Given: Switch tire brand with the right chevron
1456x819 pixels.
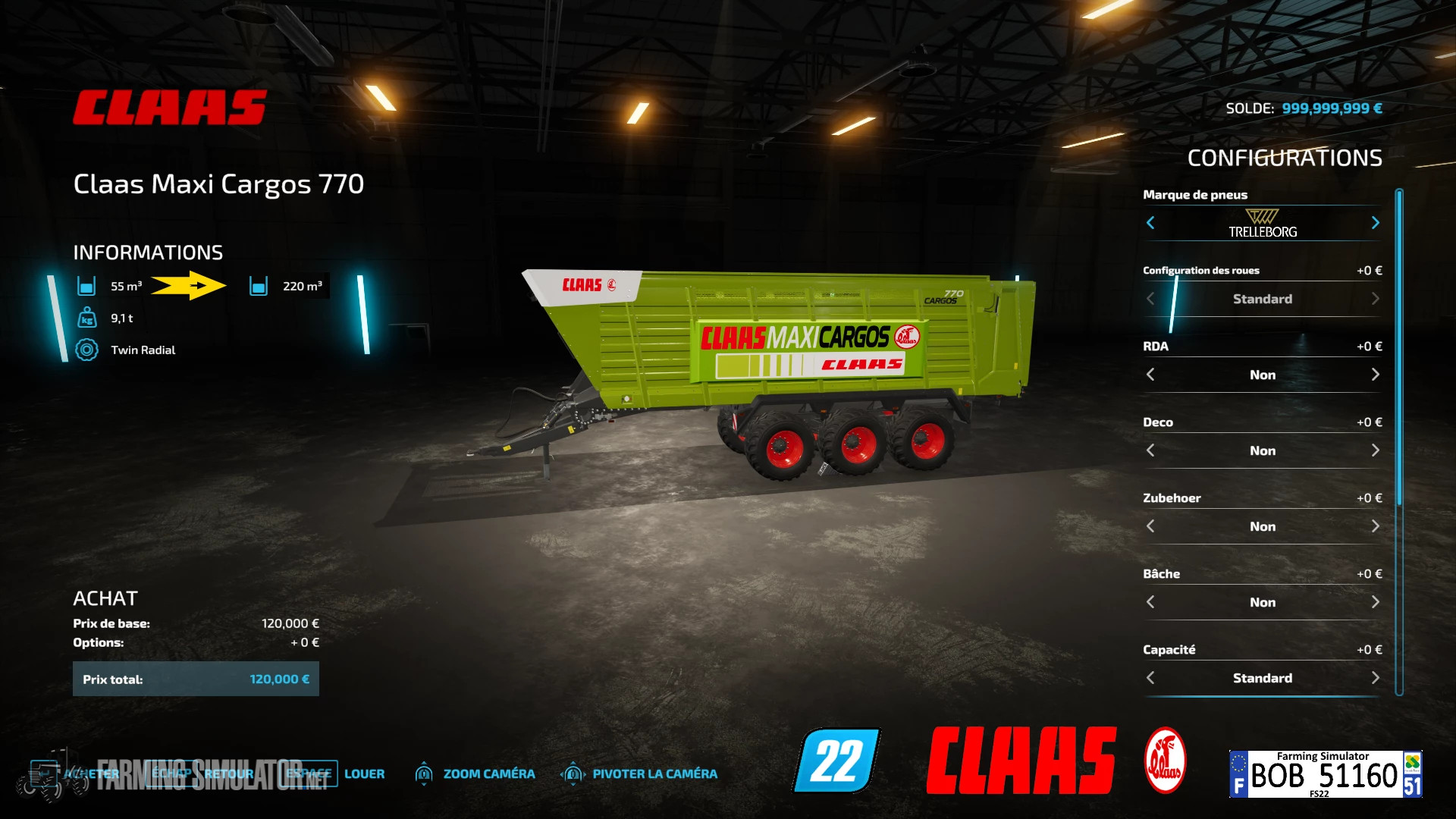Looking at the screenshot, I should (1376, 222).
